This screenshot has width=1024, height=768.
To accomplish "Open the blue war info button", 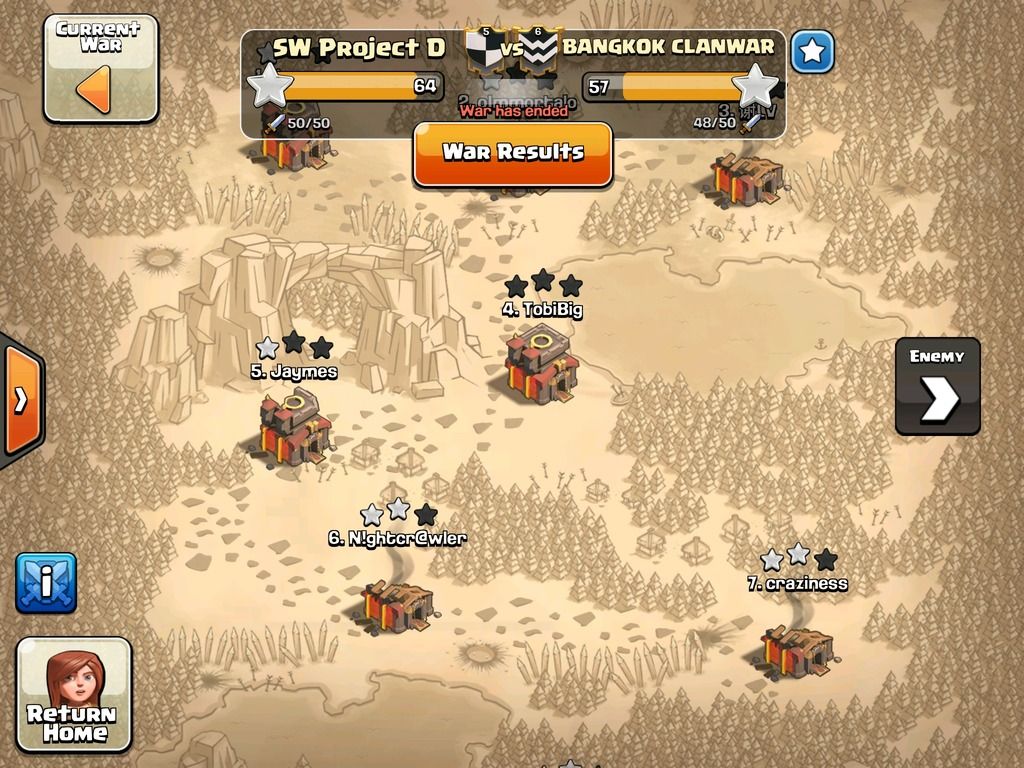I will click(x=45, y=583).
